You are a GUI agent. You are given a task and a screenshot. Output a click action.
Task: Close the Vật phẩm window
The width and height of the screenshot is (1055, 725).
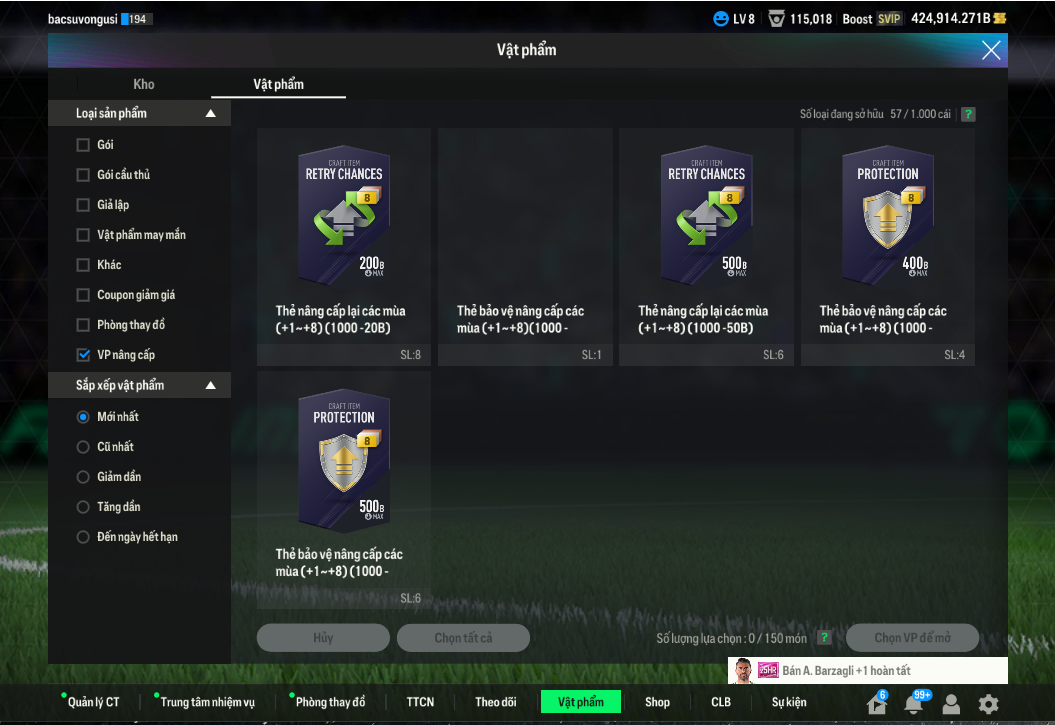pyautogui.click(x=991, y=50)
